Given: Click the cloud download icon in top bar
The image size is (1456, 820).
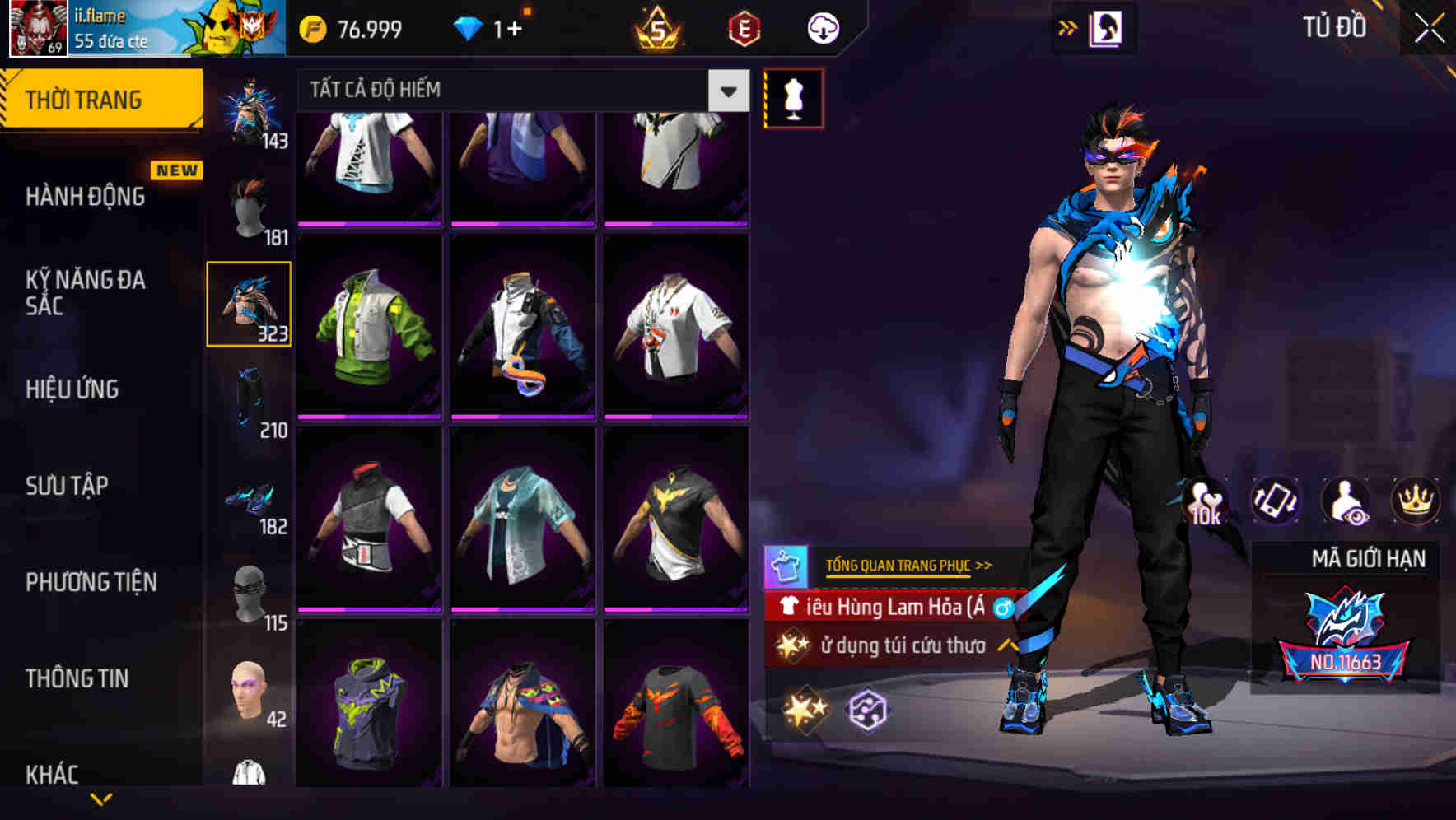Looking at the screenshot, I should coord(823,27).
